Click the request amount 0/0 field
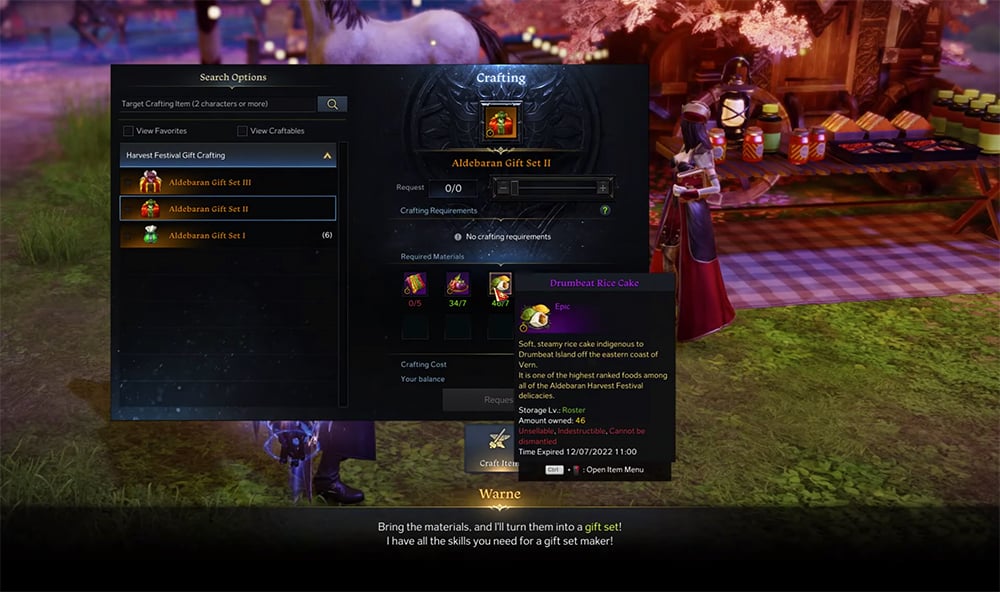 click(x=453, y=188)
